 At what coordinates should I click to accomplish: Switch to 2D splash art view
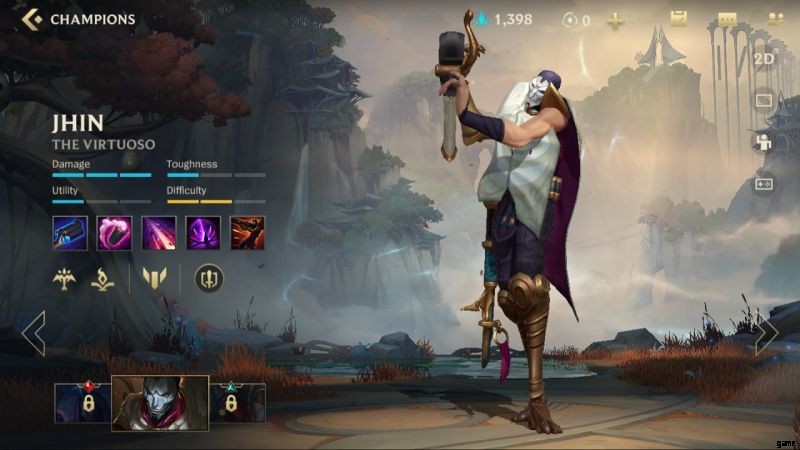click(x=764, y=58)
